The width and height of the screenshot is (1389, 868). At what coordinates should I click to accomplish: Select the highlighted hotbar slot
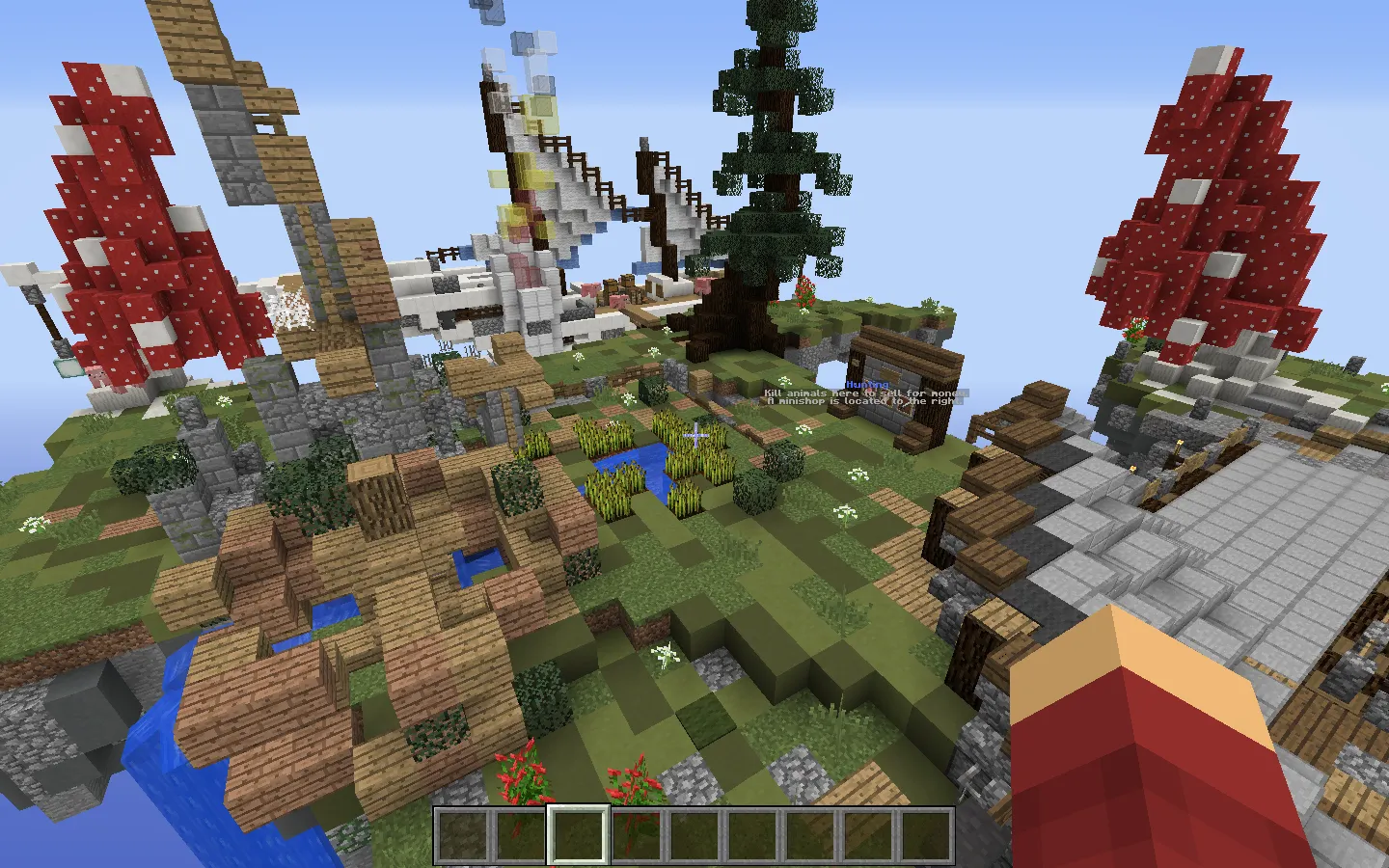click(x=579, y=834)
